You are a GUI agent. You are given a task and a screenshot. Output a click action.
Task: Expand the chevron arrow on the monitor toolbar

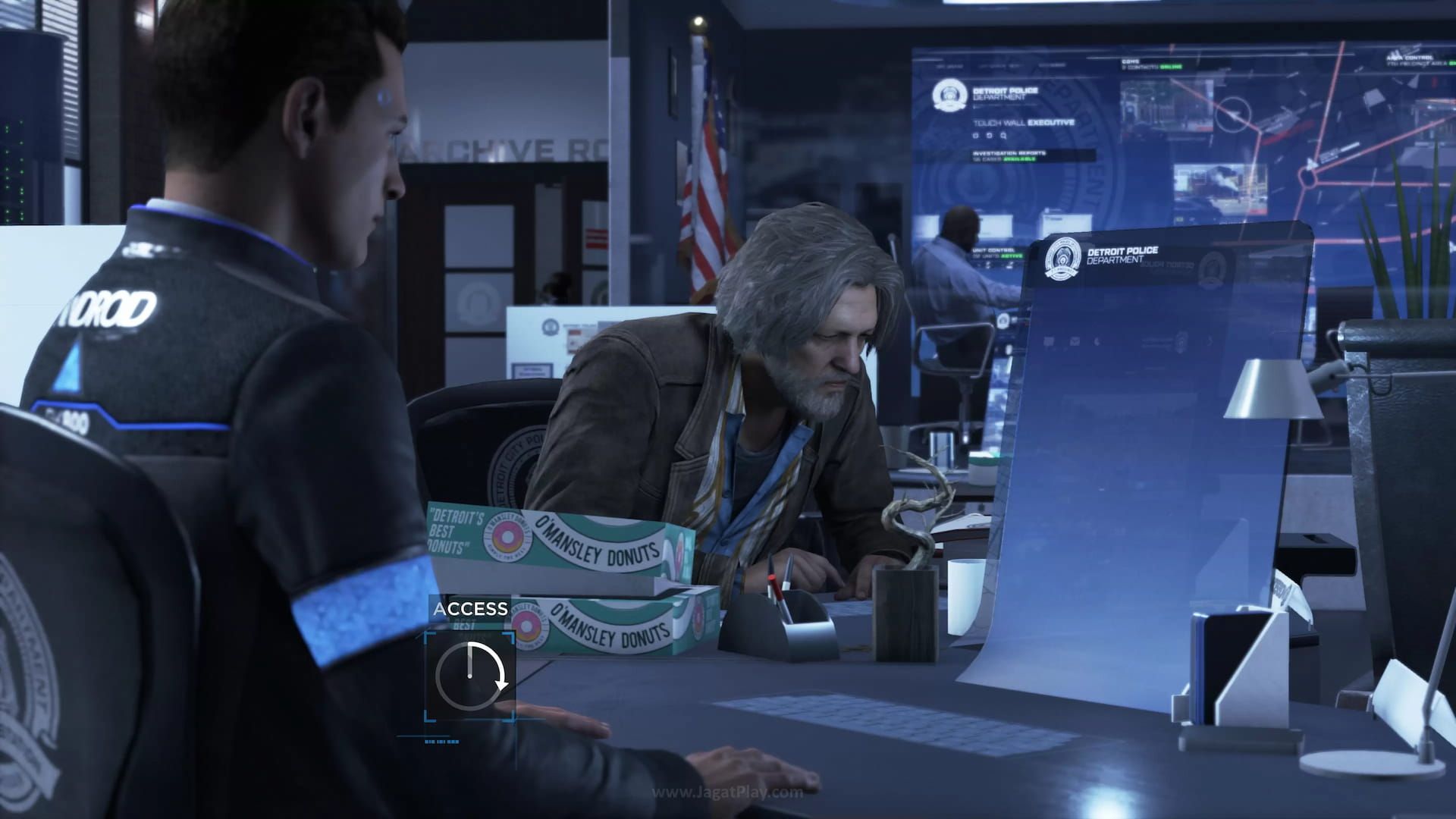(x=1210, y=341)
